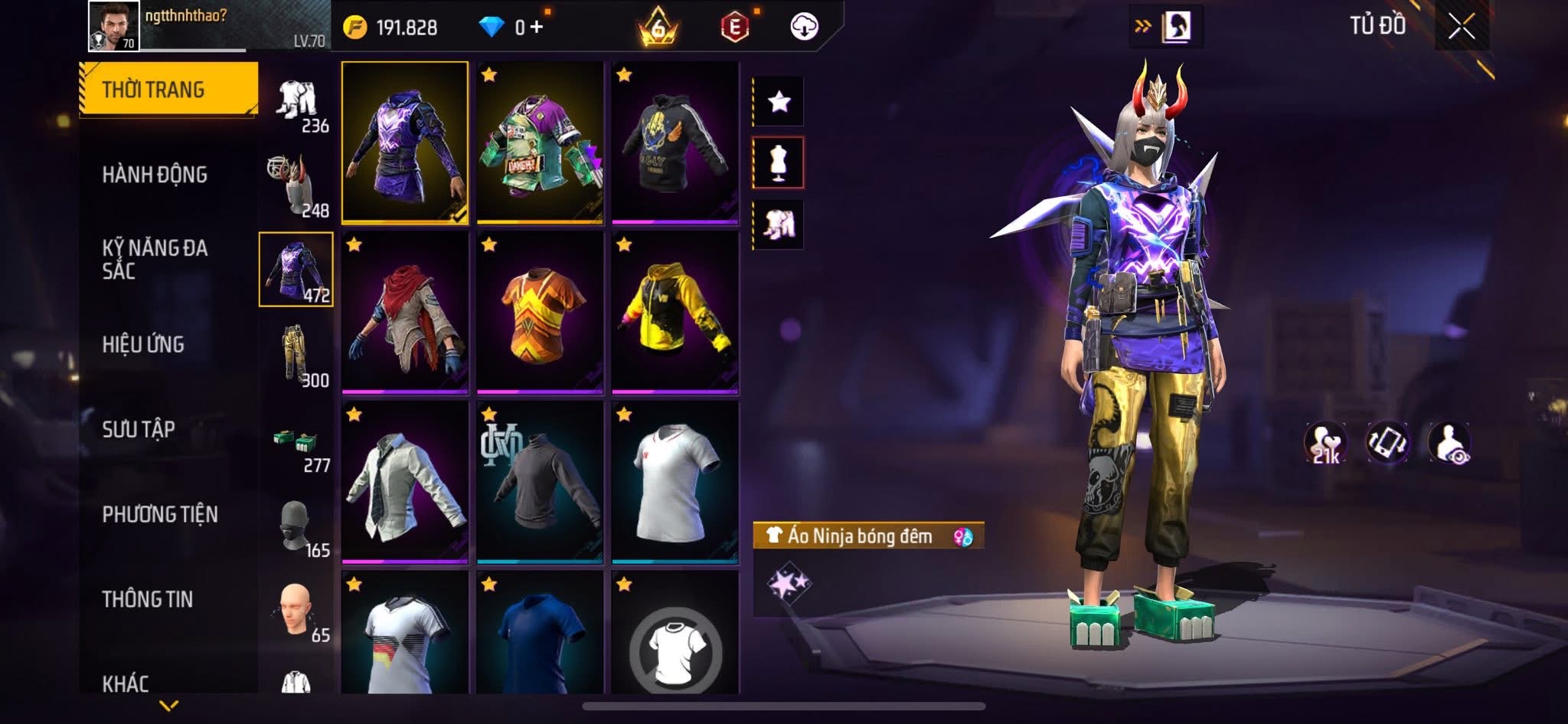Image resolution: width=1568 pixels, height=724 pixels.
Task: Switch to KỸ NĂNG ĐA SẮC
Action: [155, 259]
